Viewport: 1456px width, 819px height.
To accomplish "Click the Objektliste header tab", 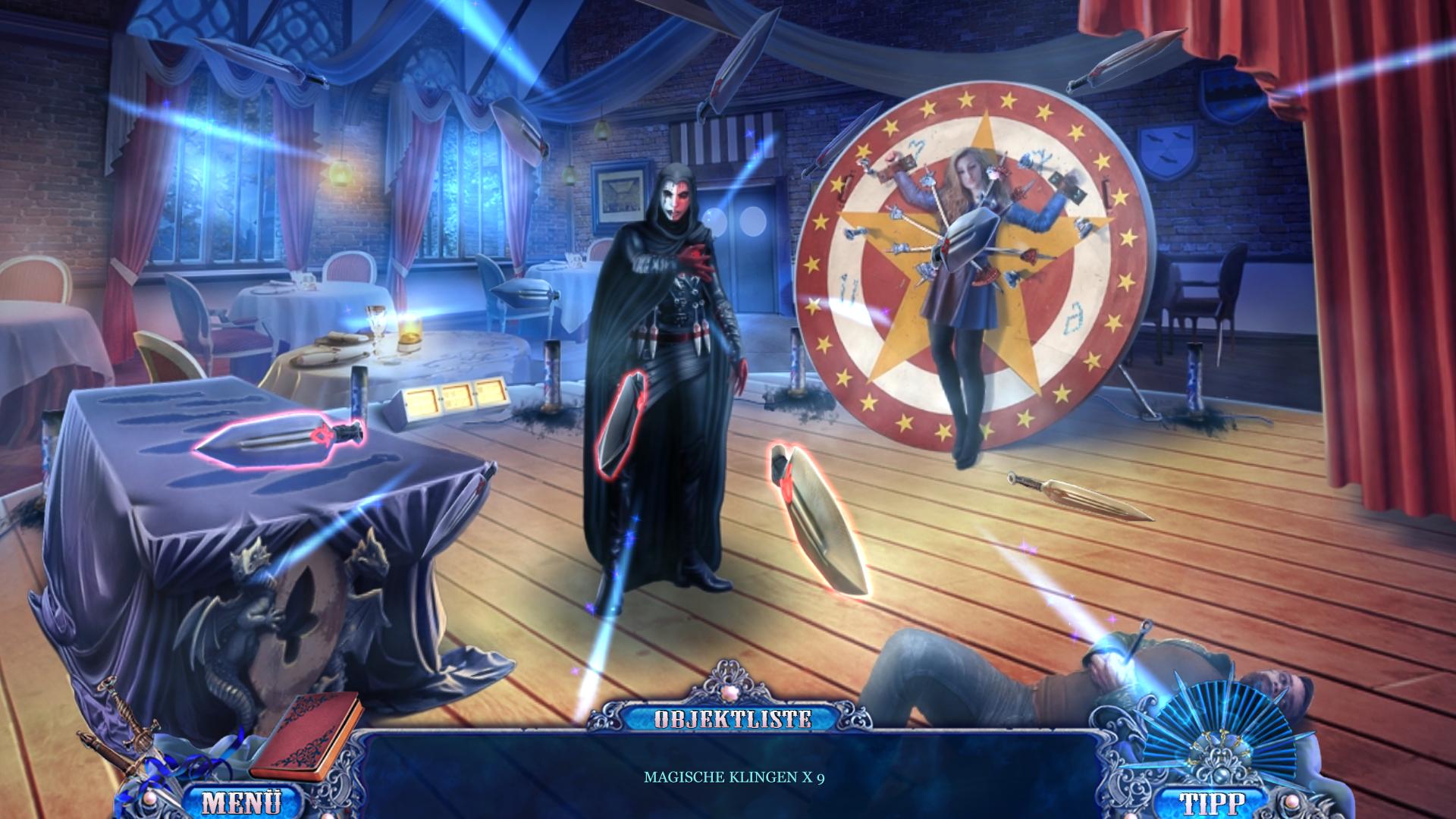I will coord(733,719).
